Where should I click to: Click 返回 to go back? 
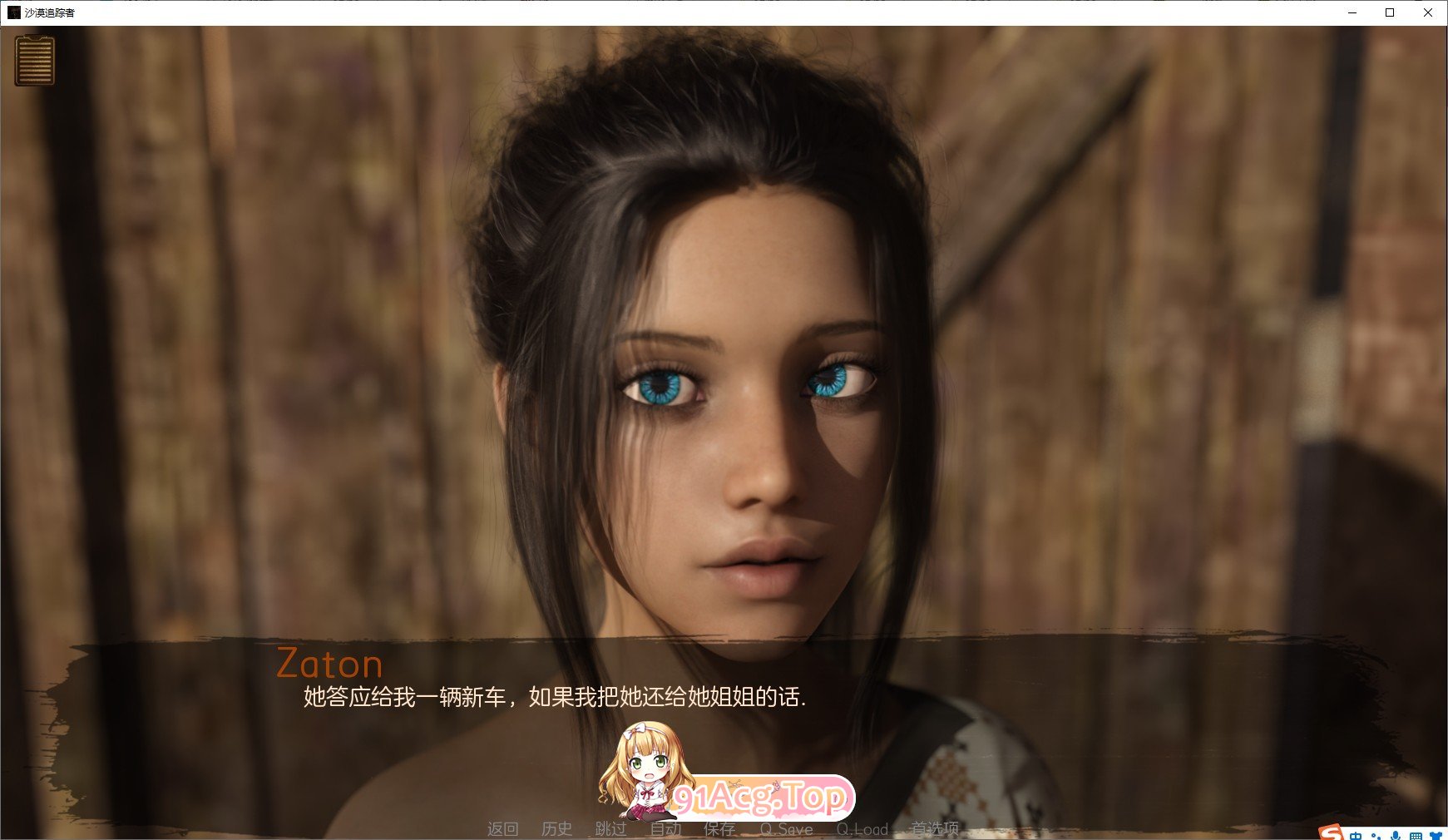(x=503, y=828)
